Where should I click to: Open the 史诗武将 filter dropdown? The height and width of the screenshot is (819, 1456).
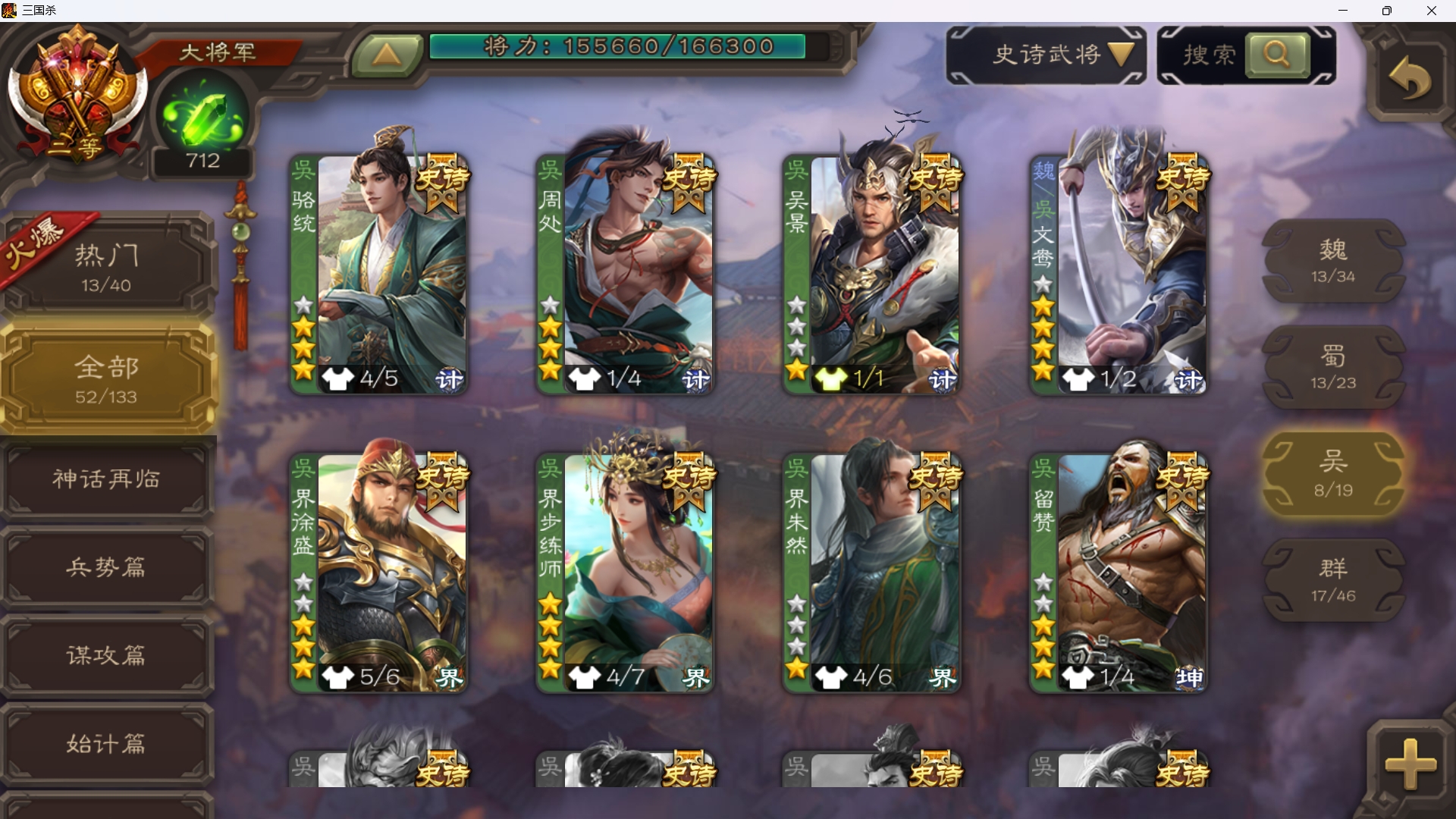tap(1046, 55)
